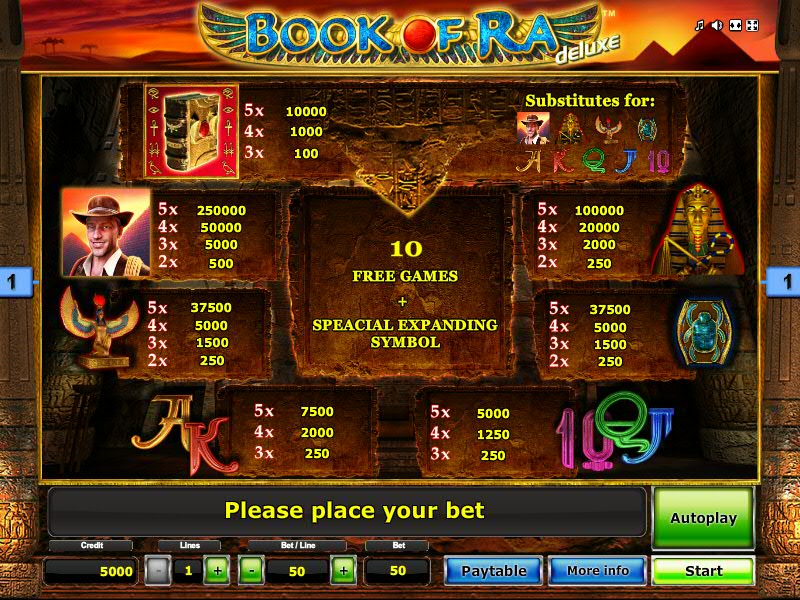Switch to fullscreen with the four-arrows icon
Image resolution: width=800 pixels, height=600 pixels.
pyautogui.click(x=754, y=25)
